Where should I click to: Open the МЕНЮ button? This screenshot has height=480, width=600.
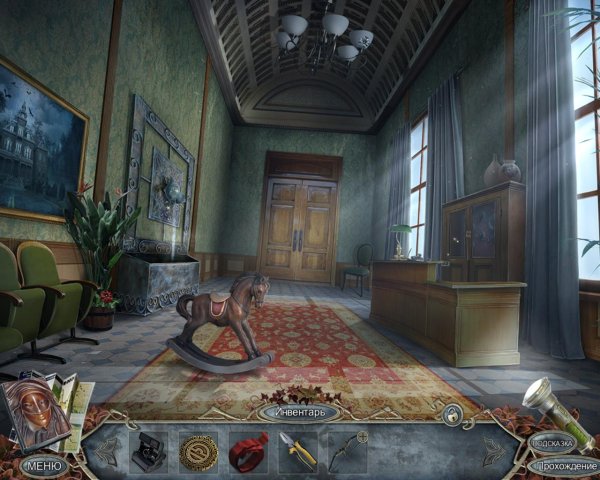[42, 465]
